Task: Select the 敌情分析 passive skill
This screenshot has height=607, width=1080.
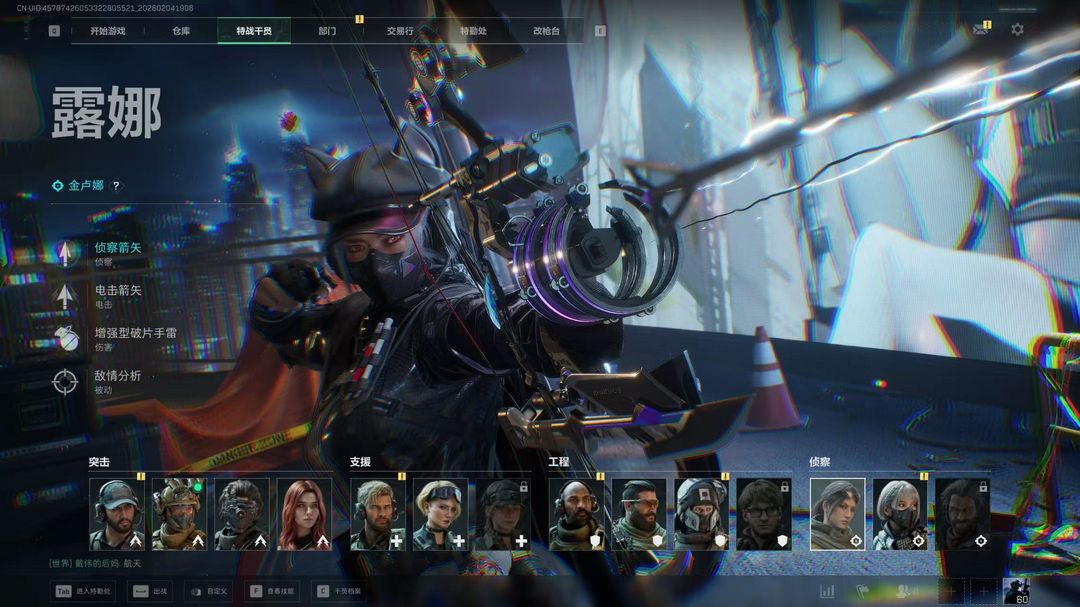Action: [117, 376]
